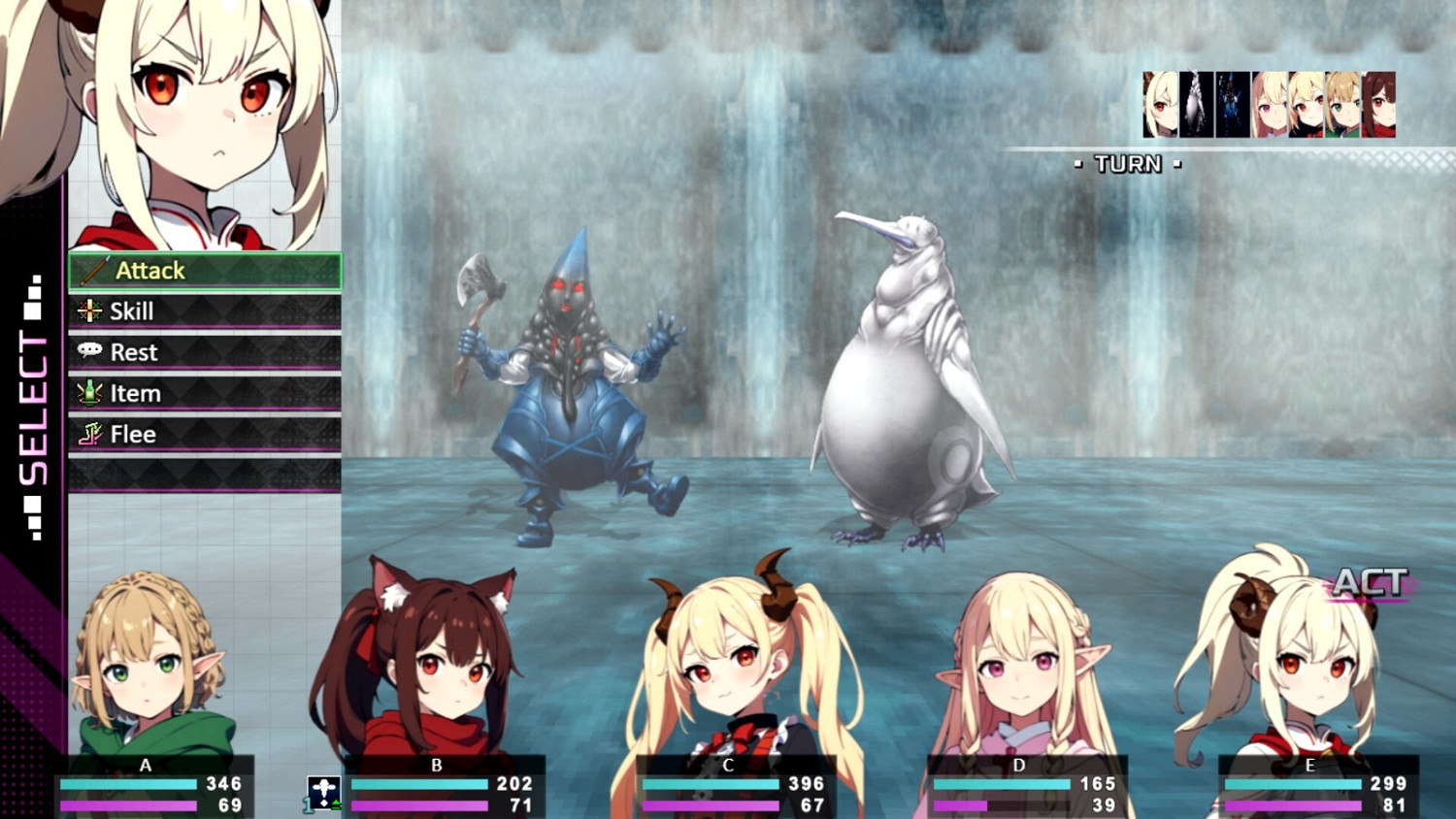Select the Attack command's spear icon
The width and height of the screenshot is (1456, 819).
(x=93, y=271)
